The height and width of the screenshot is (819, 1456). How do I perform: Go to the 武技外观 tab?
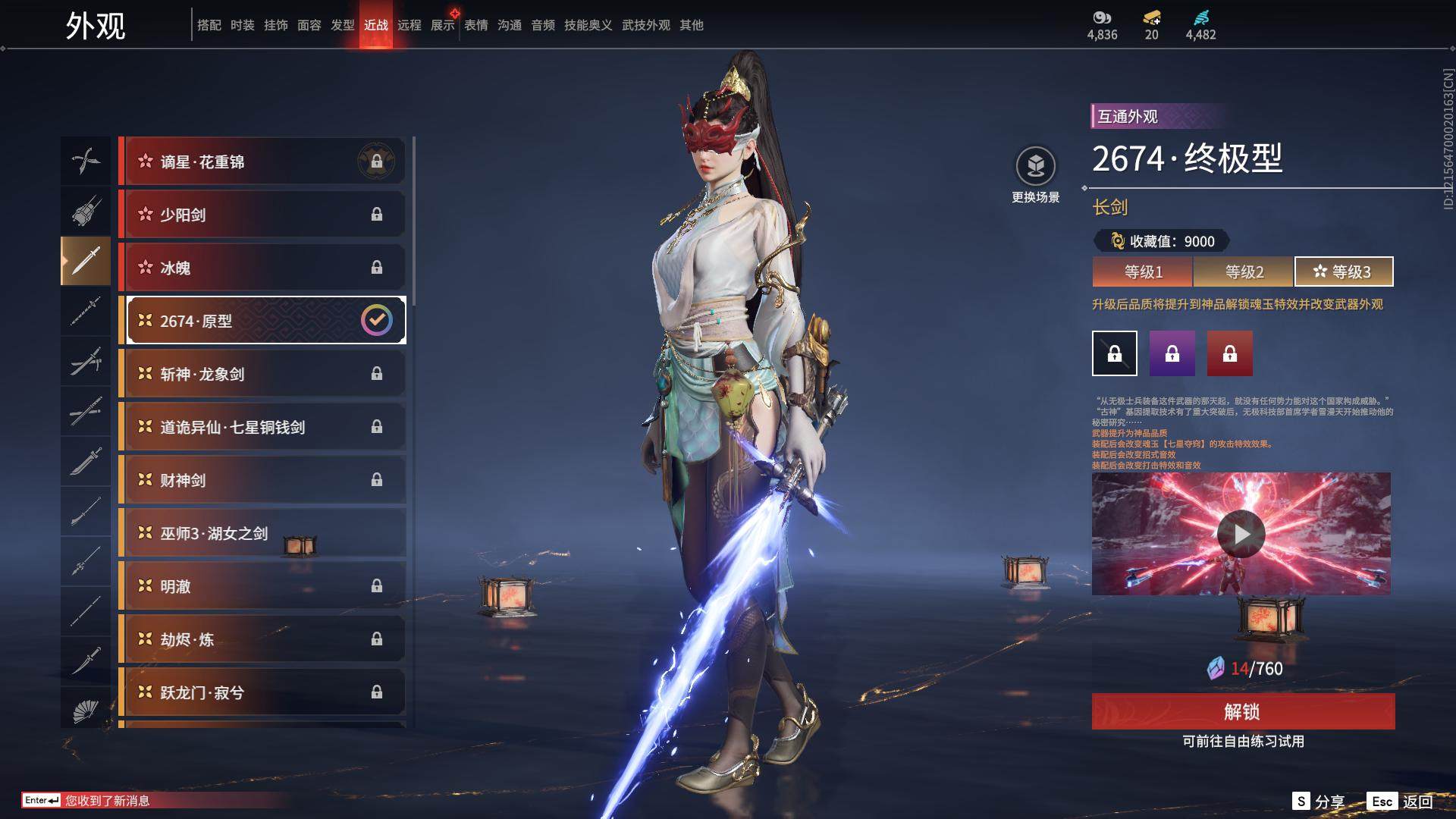[x=646, y=25]
